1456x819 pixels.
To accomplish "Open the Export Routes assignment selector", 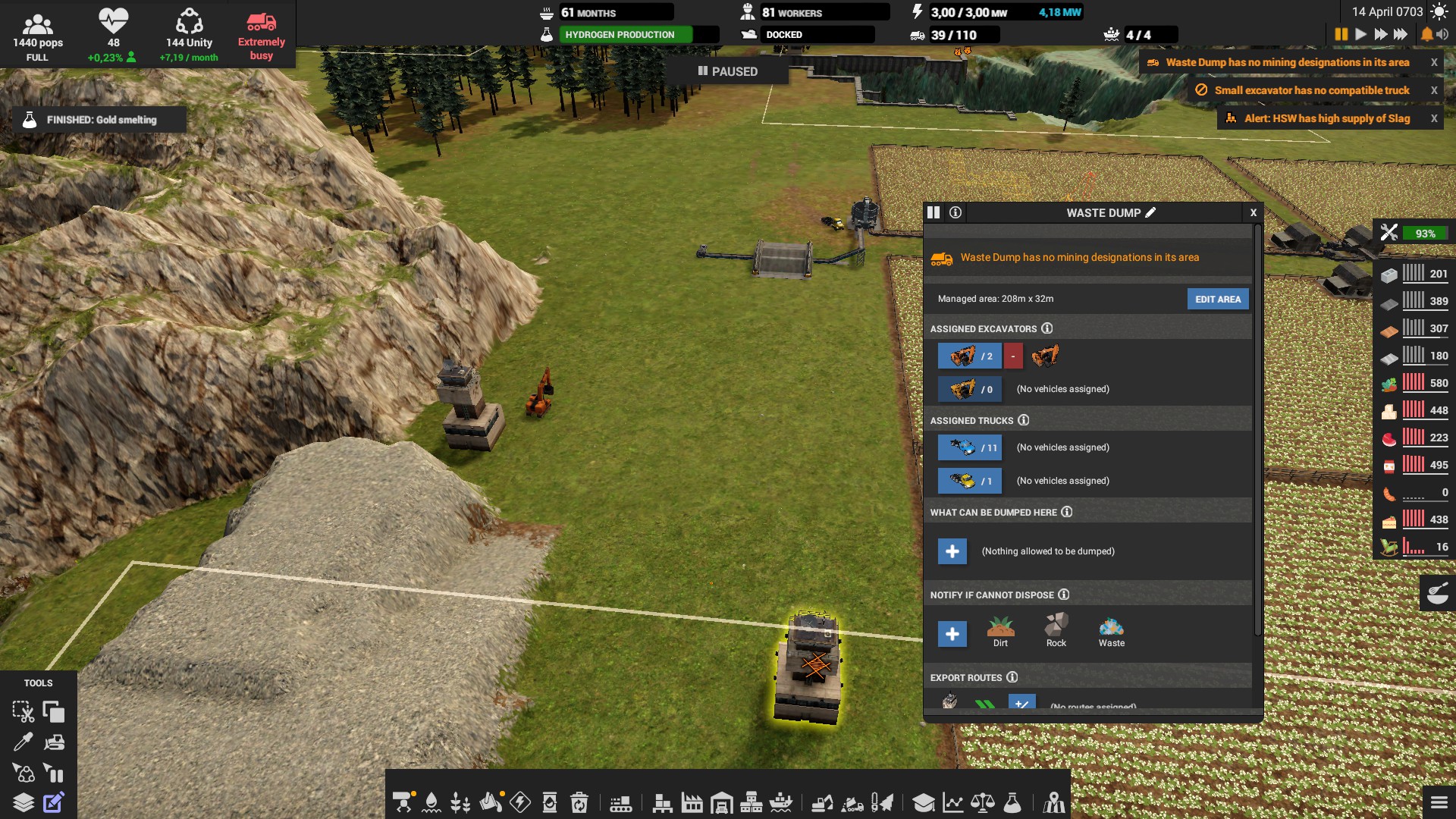I will (1021, 704).
